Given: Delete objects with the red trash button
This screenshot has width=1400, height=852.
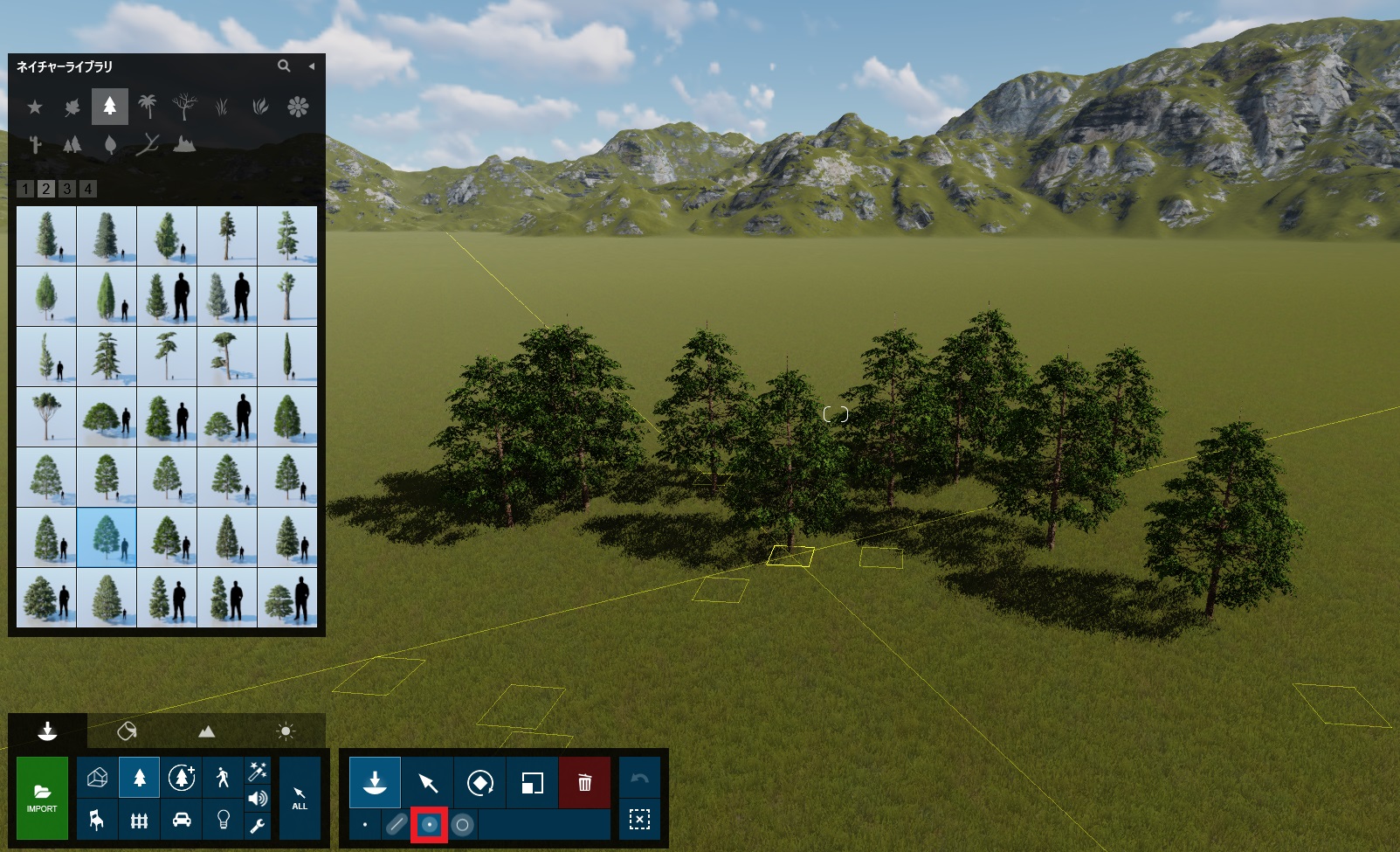Looking at the screenshot, I should tap(584, 782).
